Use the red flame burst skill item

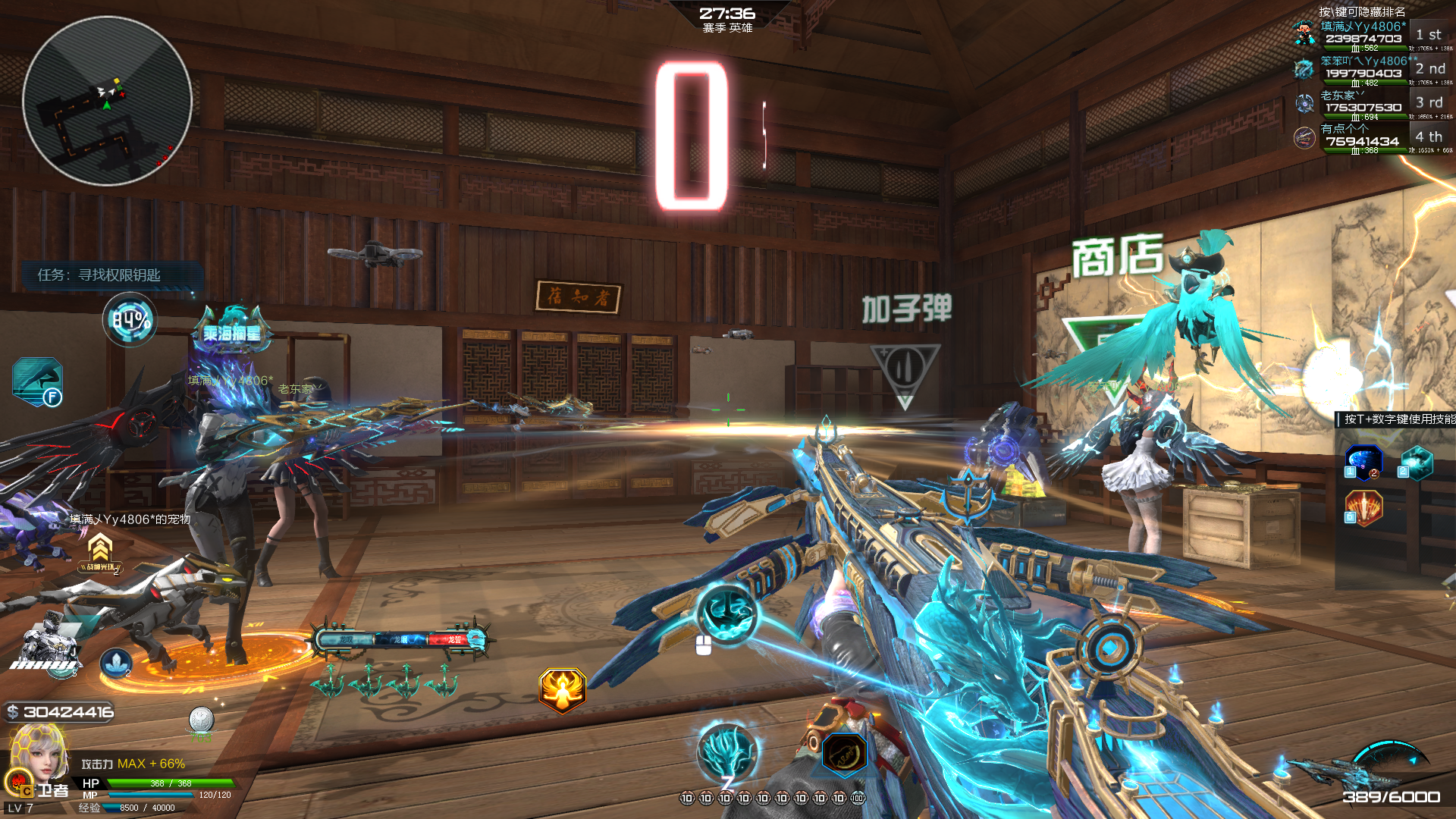[1363, 507]
